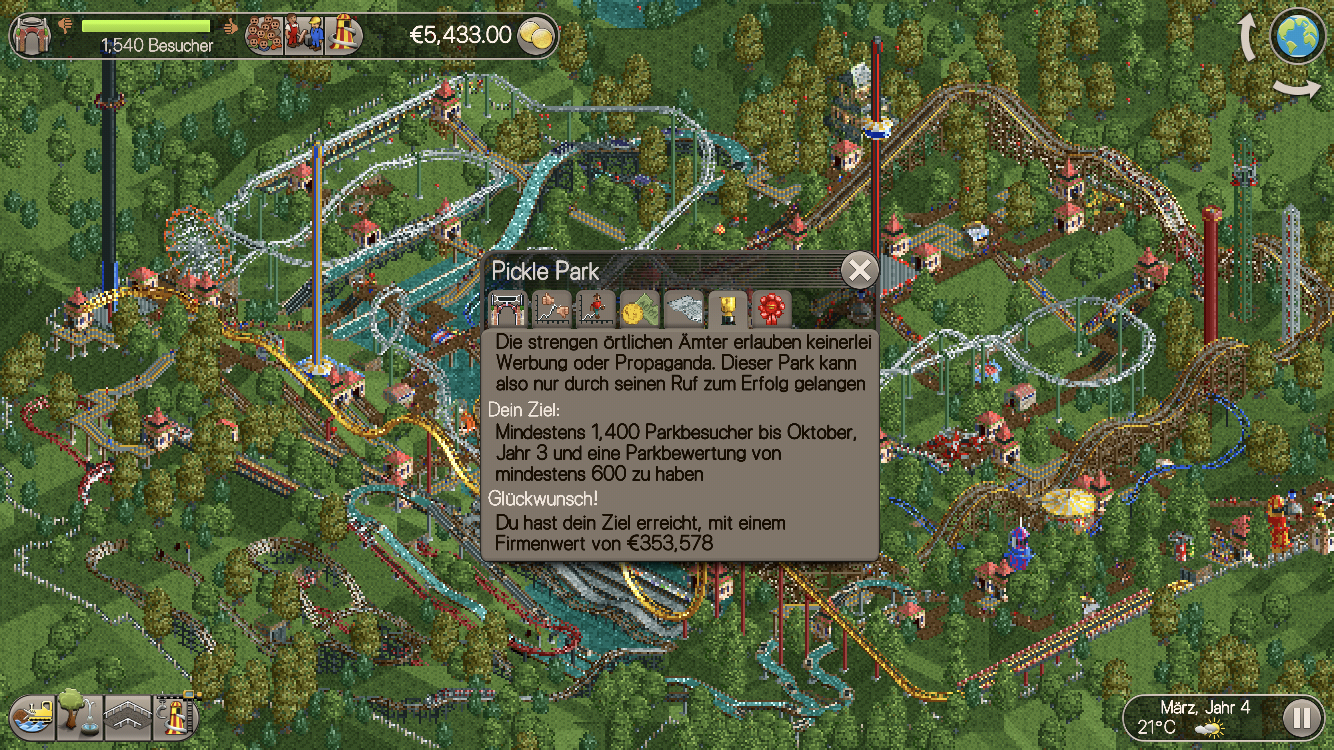Toggle the pause button
This screenshot has height=750, width=1334.
click(x=1301, y=716)
